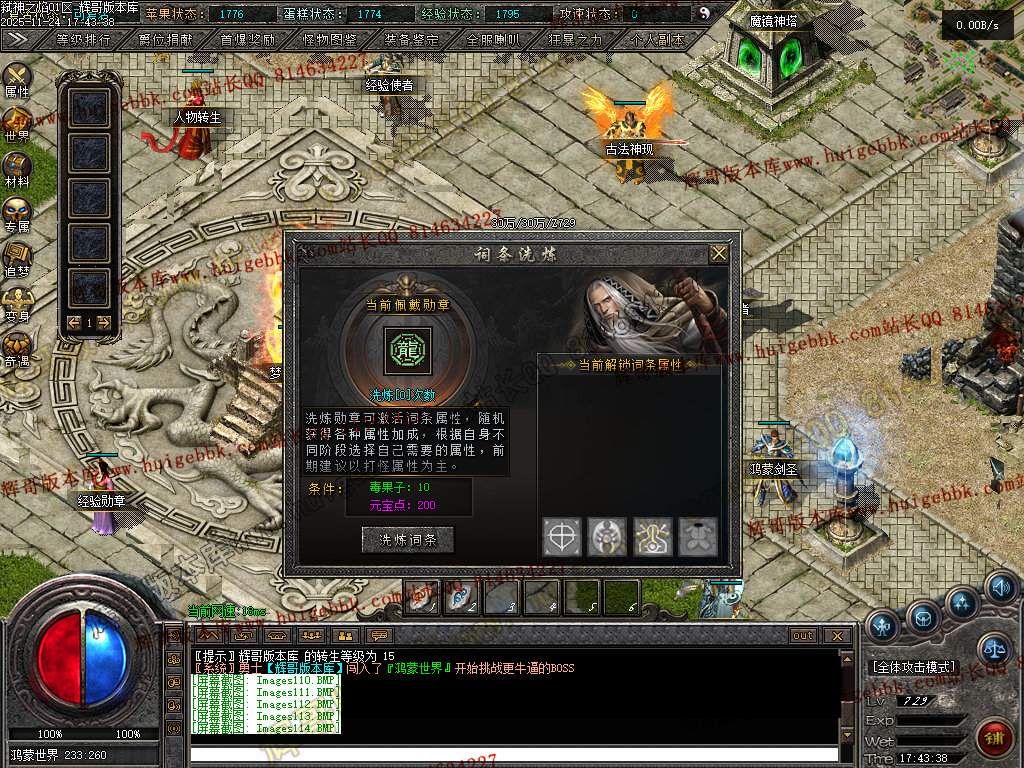Viewport: 1024px width, 768px height.
Task: Open the 爵位捐献 title donation menu
Action: [165, 40]
